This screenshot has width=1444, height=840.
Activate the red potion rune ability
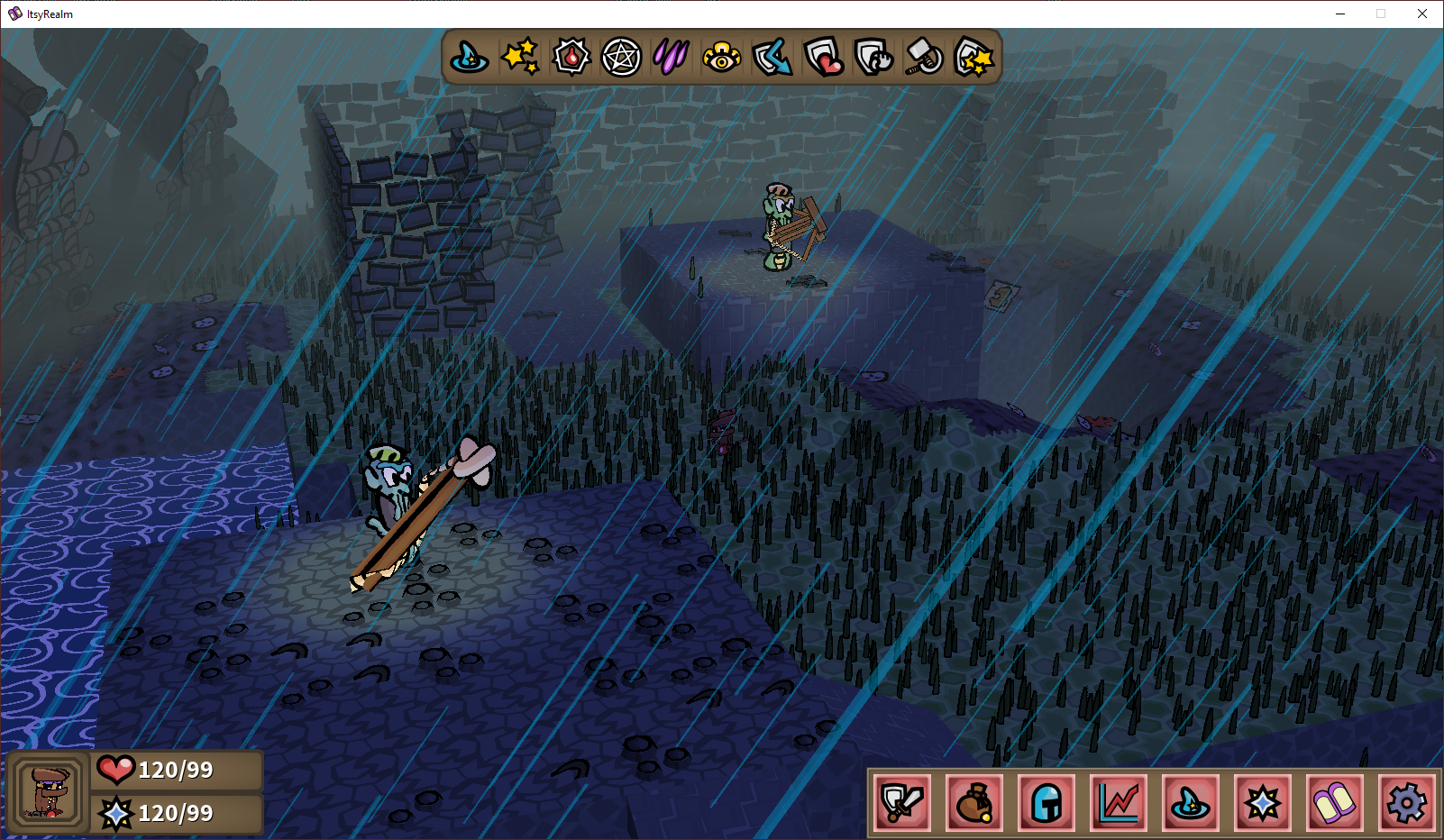(x=571, y=58)
